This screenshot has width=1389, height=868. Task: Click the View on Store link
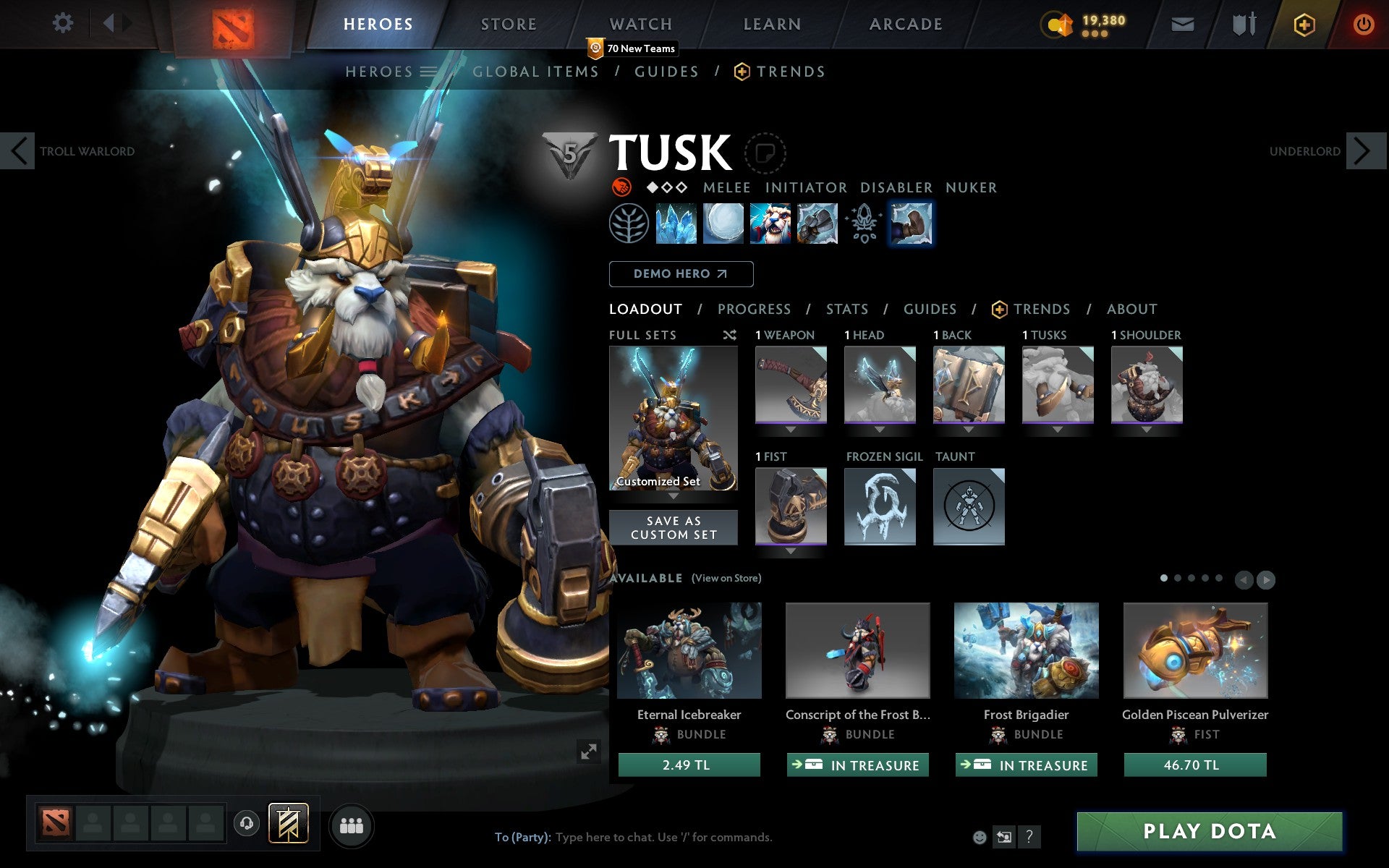pyautogui.click(x=726, y=578)
